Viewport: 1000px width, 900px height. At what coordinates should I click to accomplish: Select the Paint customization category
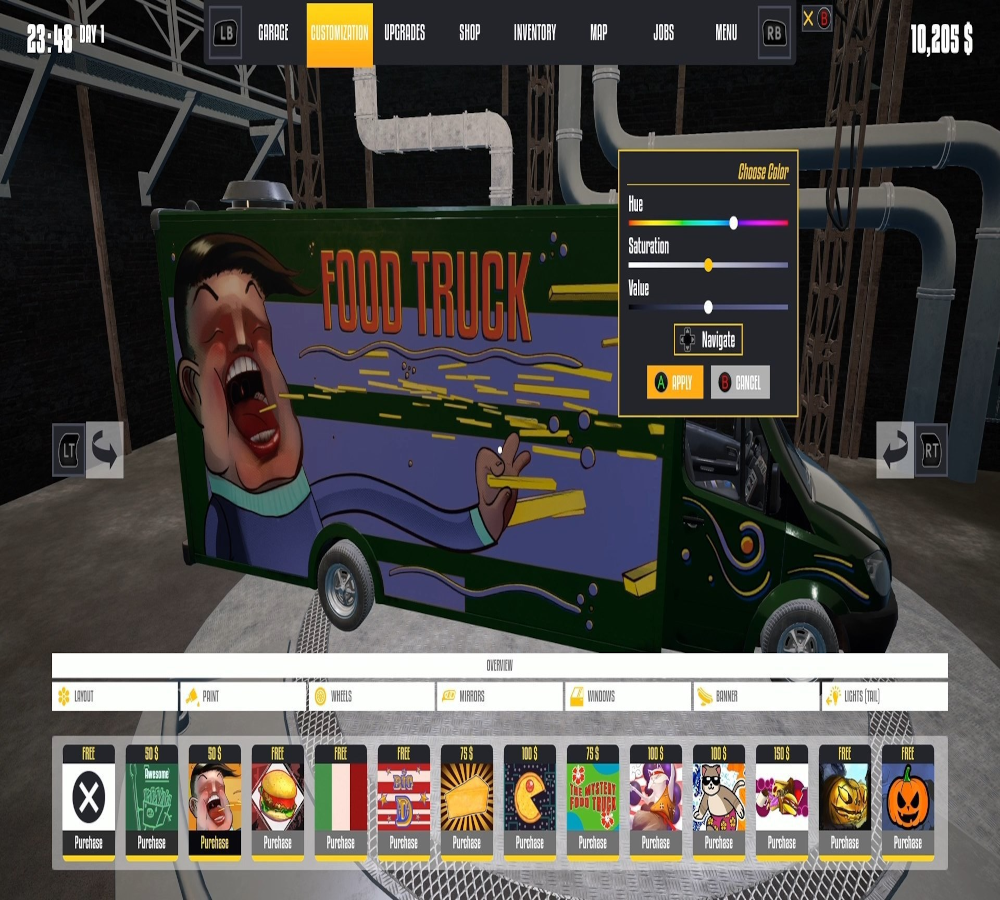coord(243,696)
